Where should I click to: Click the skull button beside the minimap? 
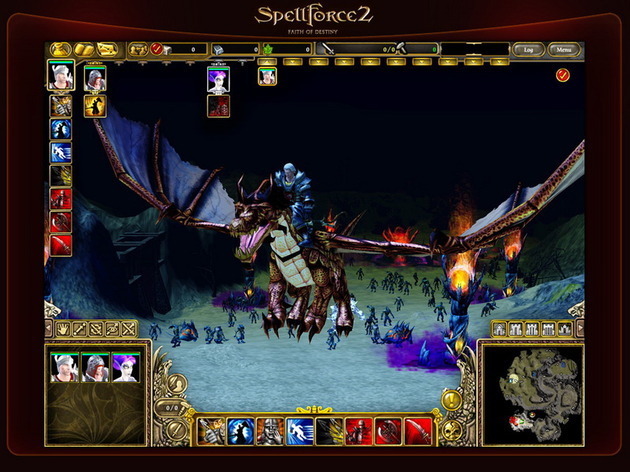(451, 432)
